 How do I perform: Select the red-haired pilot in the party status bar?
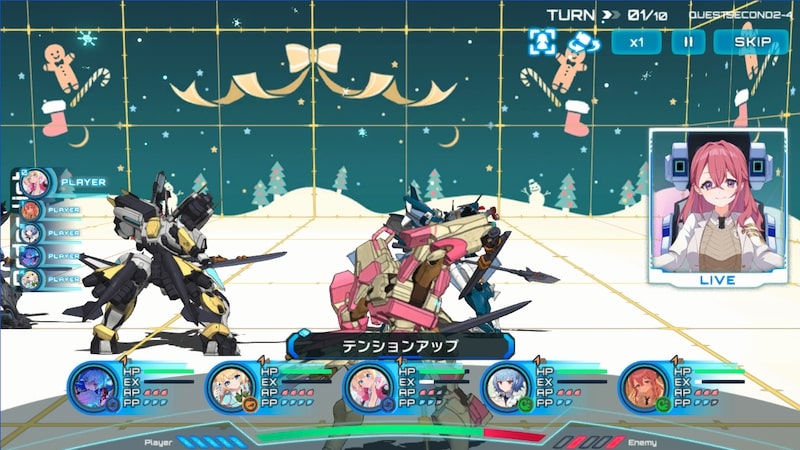point(643,387)
